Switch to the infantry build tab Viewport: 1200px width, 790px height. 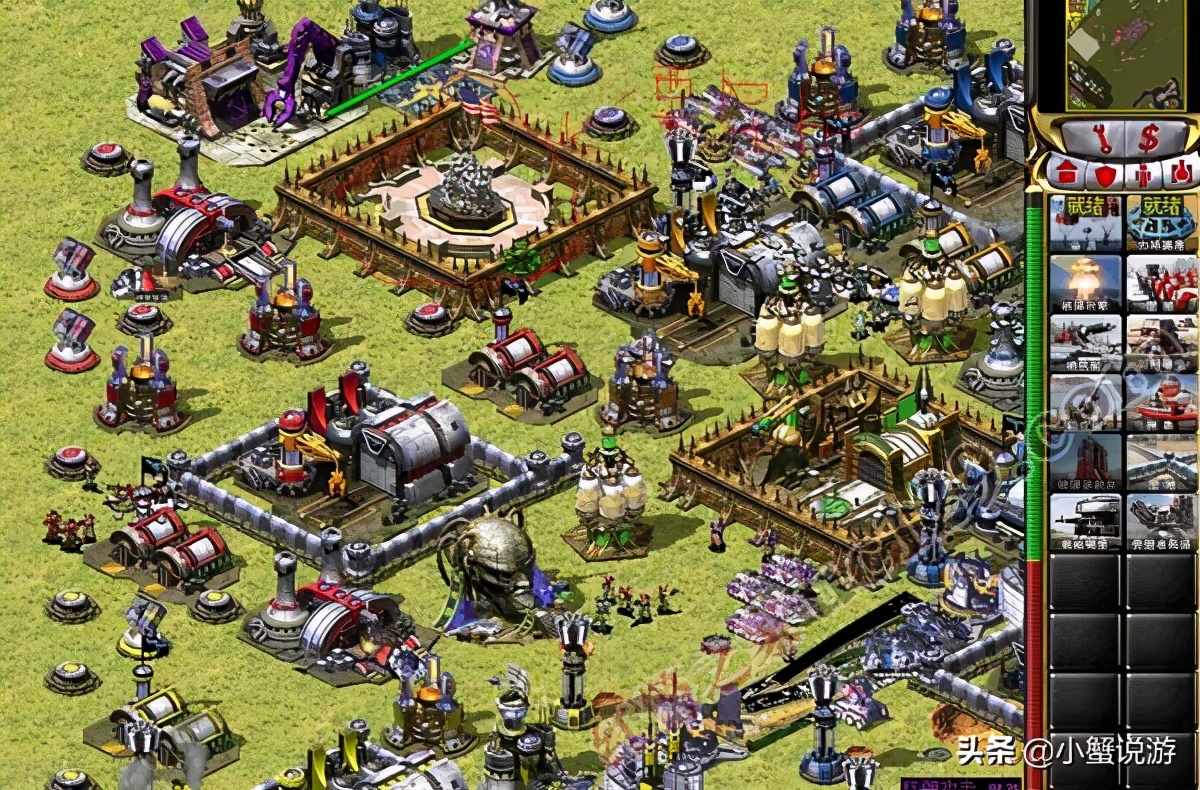click(1144, 173)
